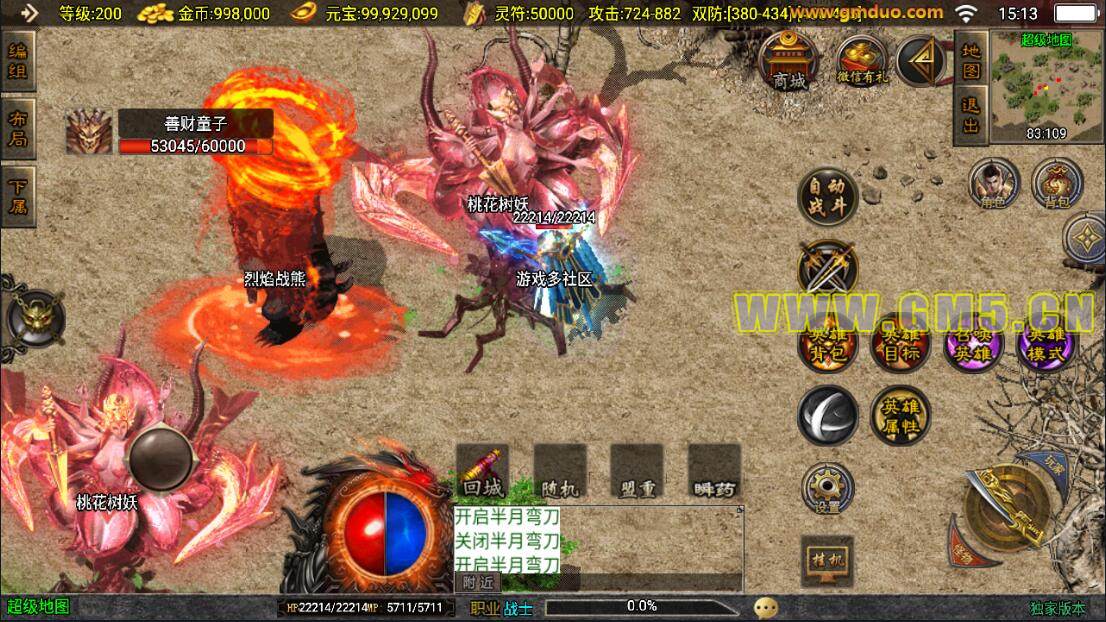Use the 回城 return-to-town scroll slot
1106x622 pixels.
tap(482, 470)
